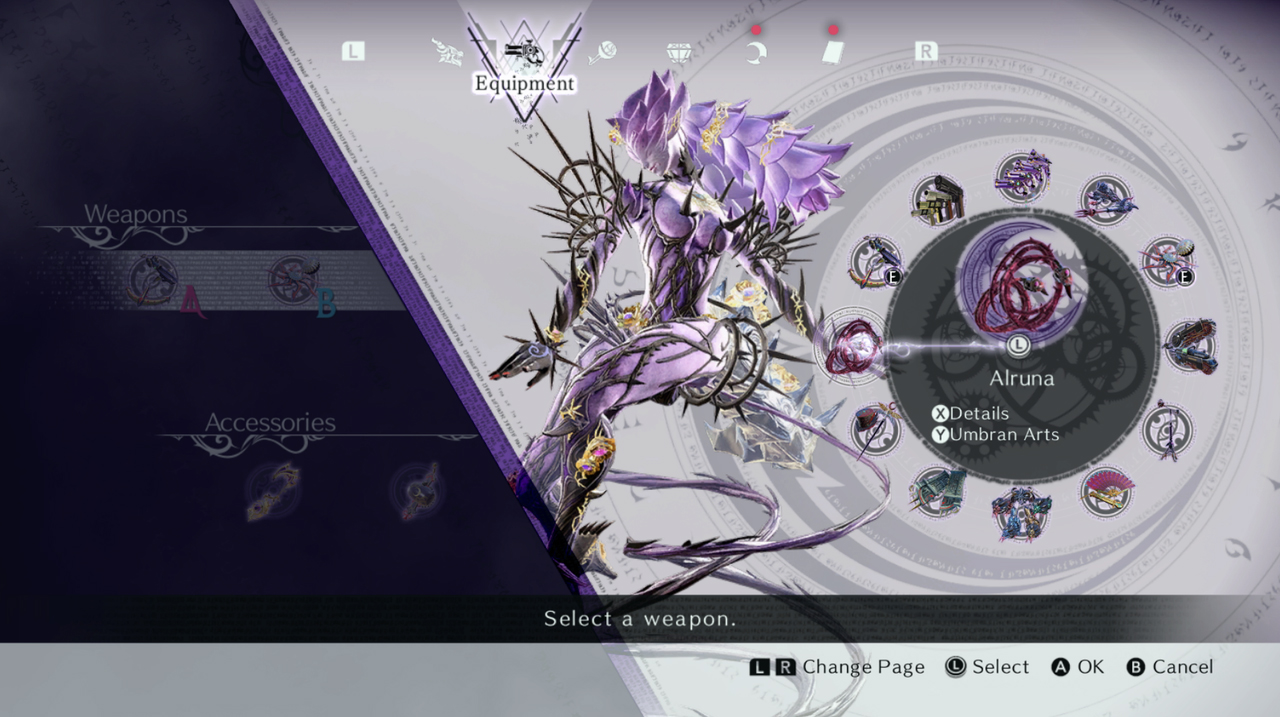1280x717 pixels.
Task: Select the microphone stand weapon
Action: tap(1167, 430)
